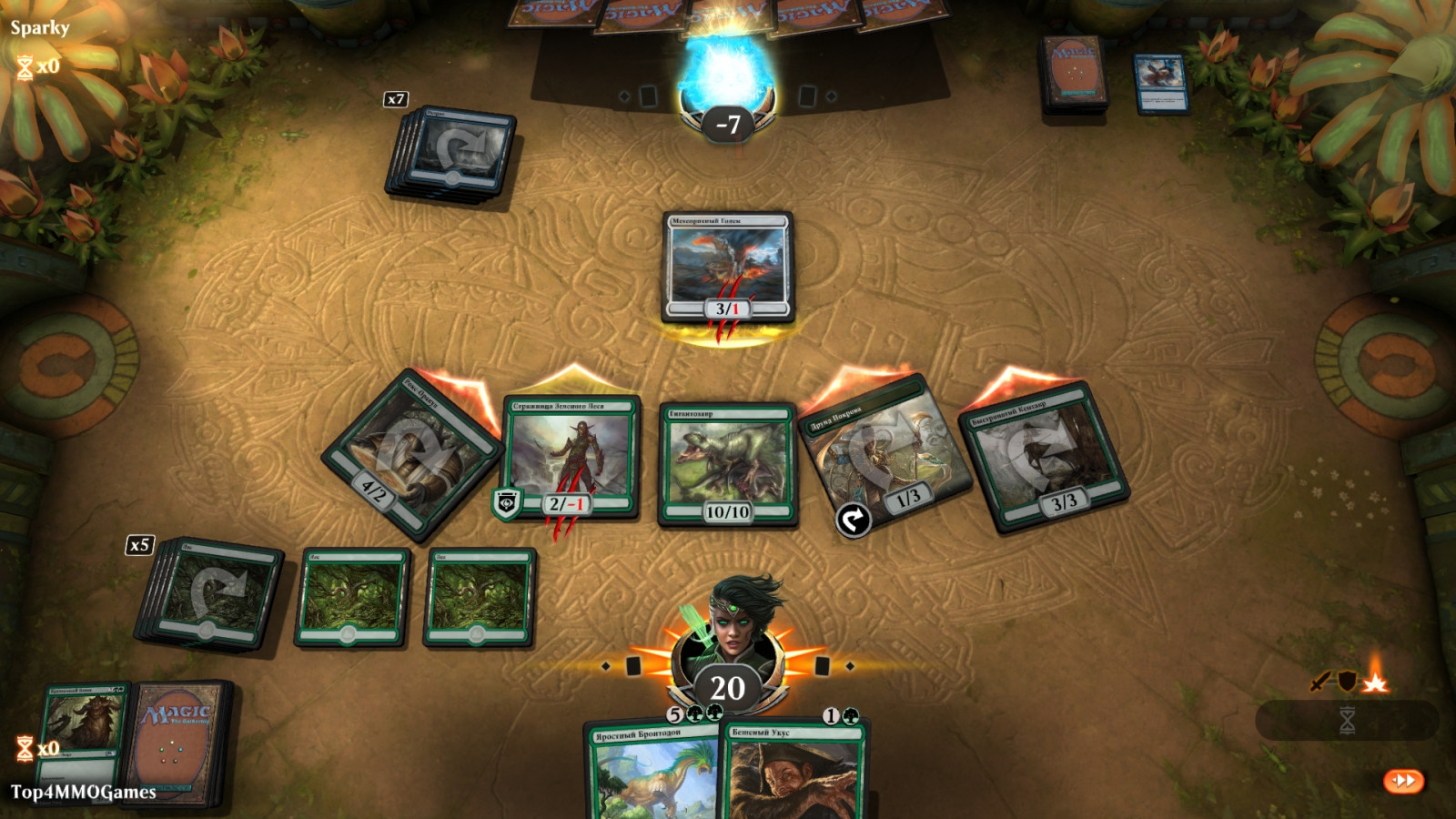
Task: Click the opponent's library deck
Action: click(1074, 75)
